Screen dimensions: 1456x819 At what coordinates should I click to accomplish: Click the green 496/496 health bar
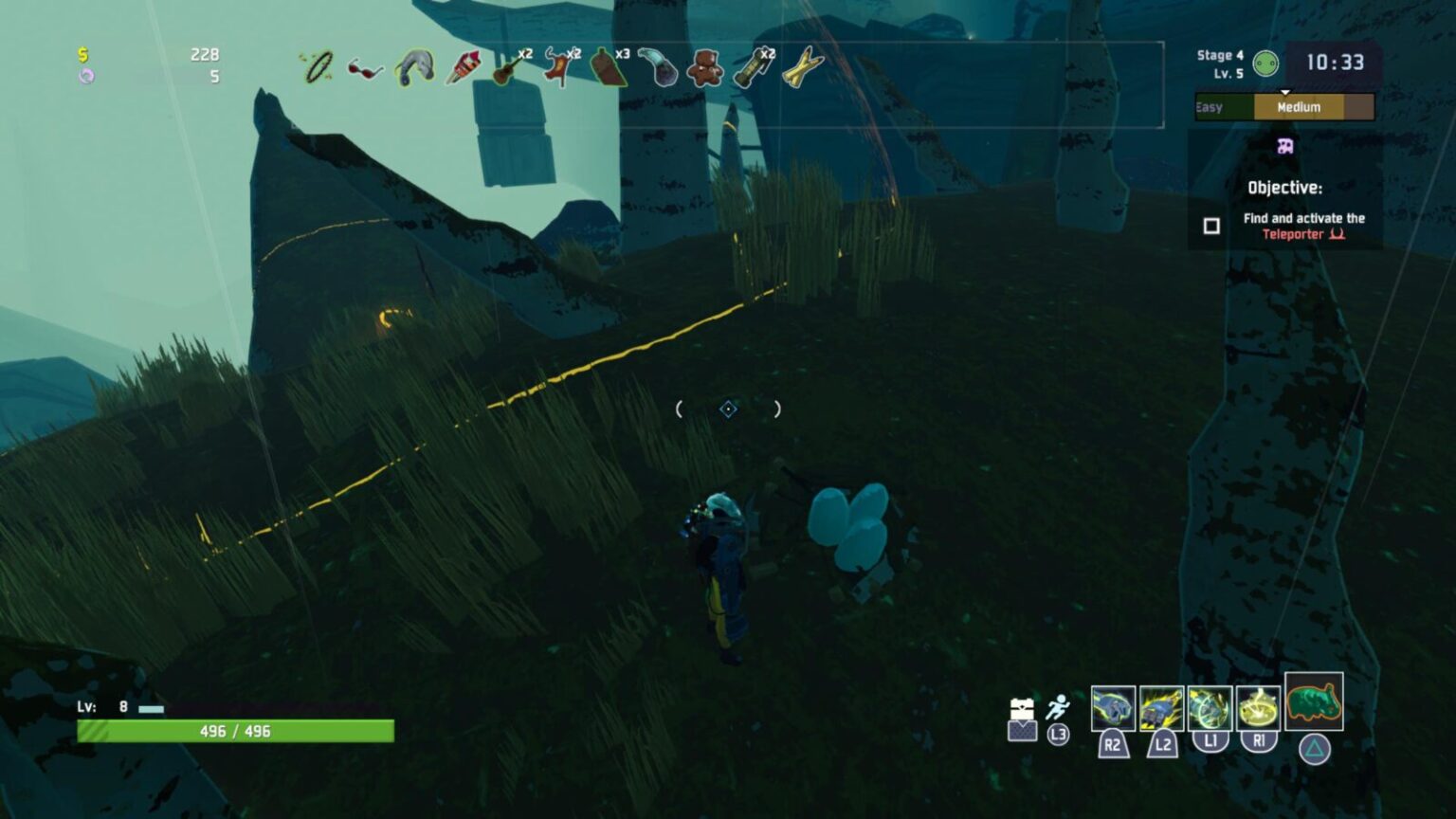(x=234, y=732)
